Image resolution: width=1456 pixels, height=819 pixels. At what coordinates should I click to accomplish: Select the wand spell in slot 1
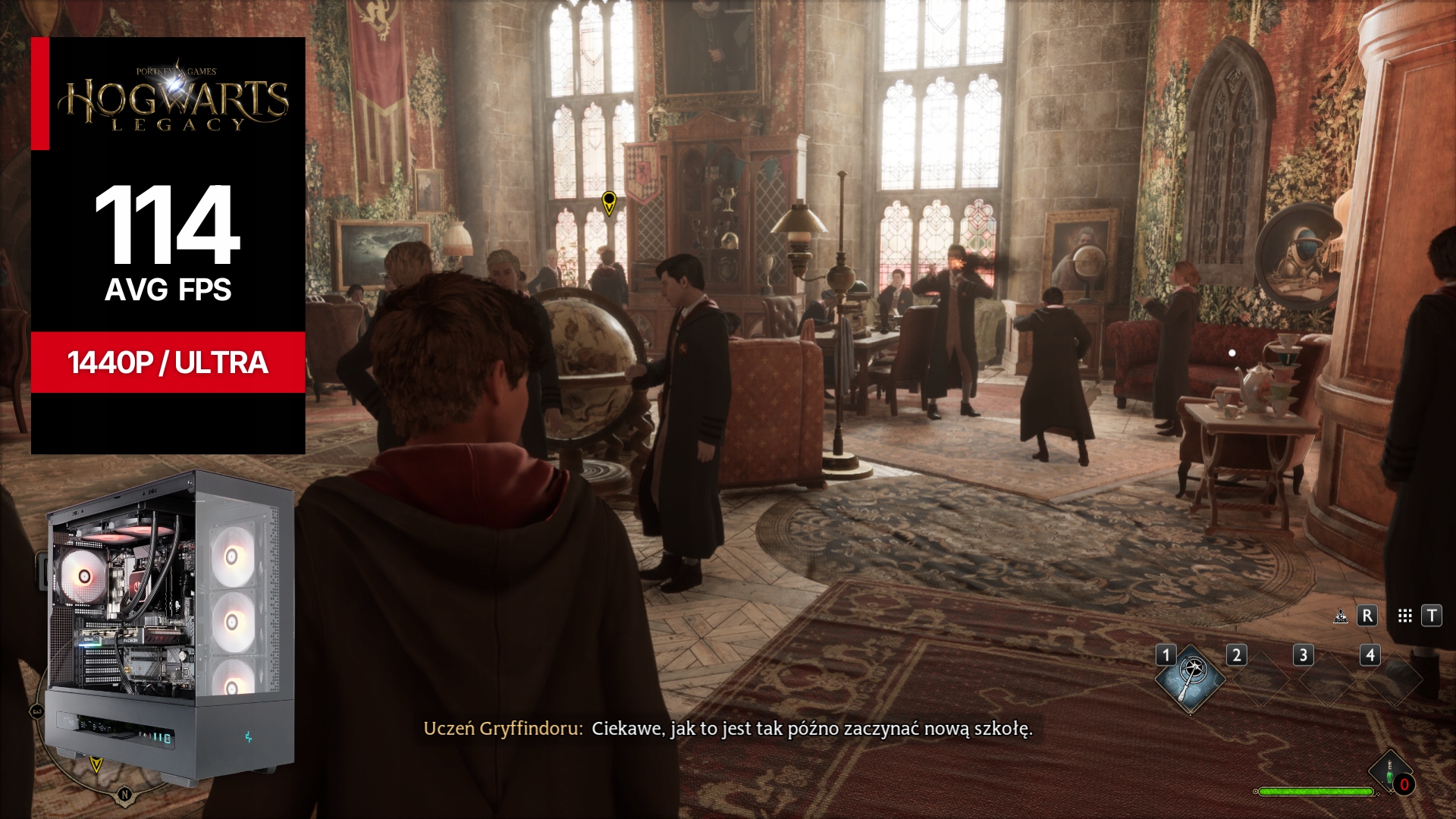click(1190, 679)
